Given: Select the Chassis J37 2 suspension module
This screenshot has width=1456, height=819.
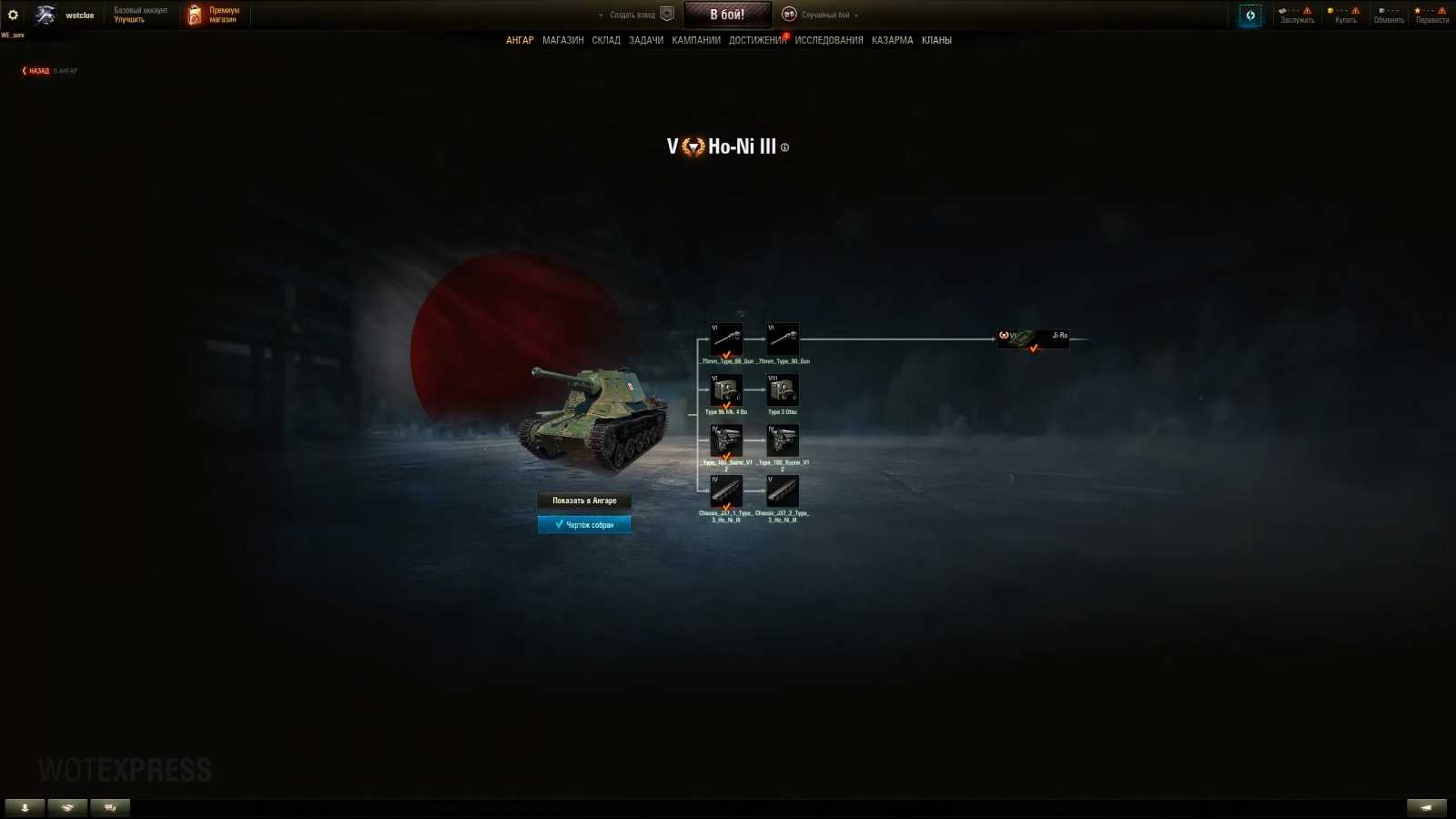Looking at the screenshot, I should pyautogui.click(x=783, y=492).
